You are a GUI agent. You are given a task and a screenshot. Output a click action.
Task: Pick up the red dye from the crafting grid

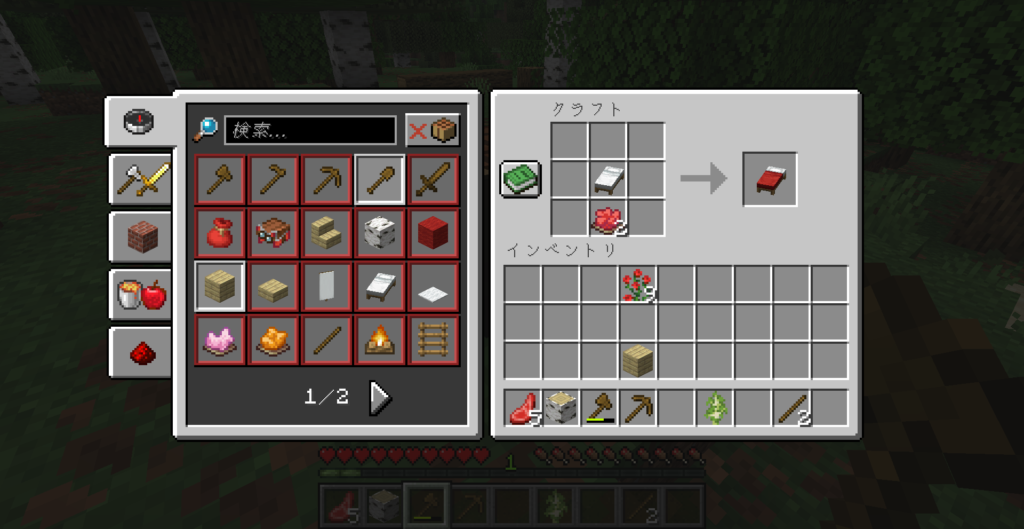pyautogui.click(x=608, y=217)
